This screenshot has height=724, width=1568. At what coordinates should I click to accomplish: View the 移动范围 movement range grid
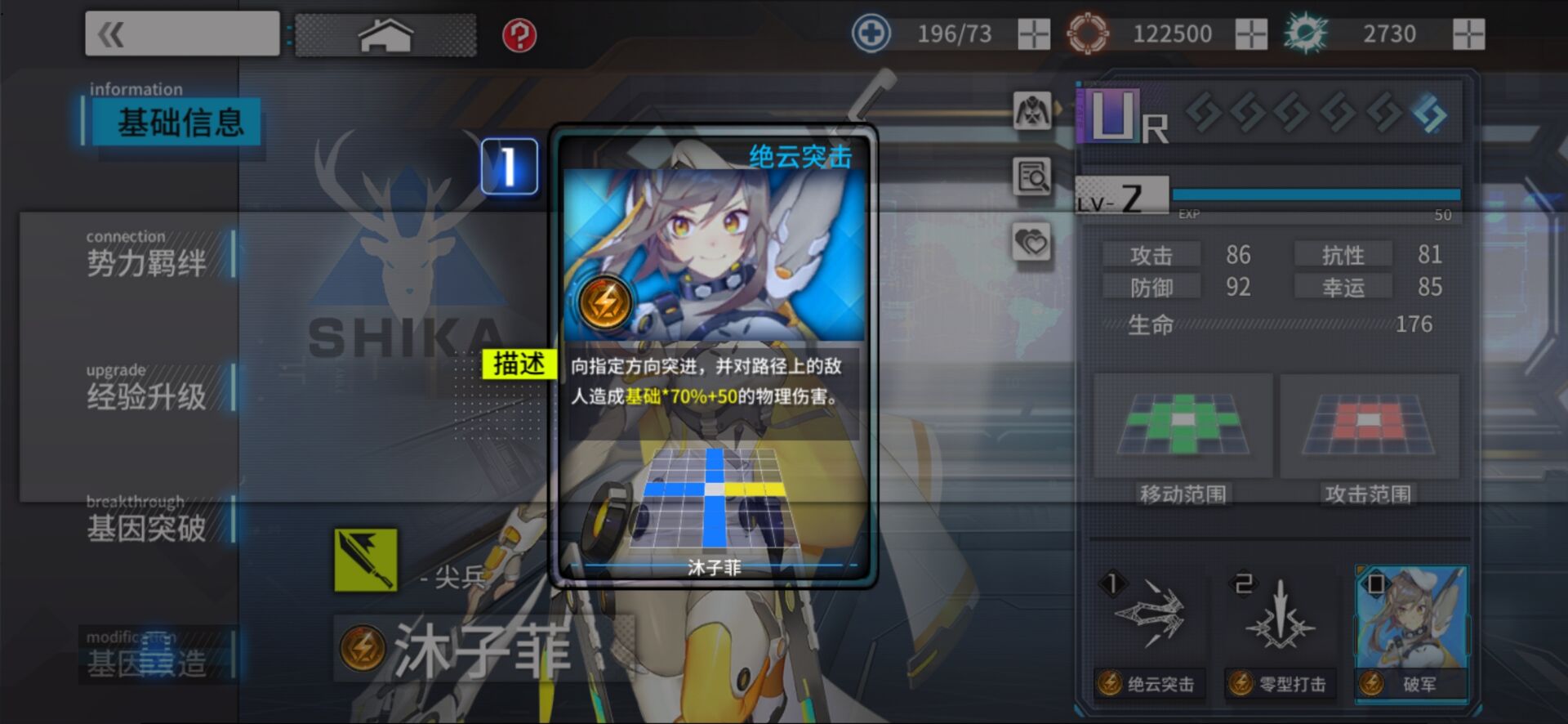point(1183,426)
